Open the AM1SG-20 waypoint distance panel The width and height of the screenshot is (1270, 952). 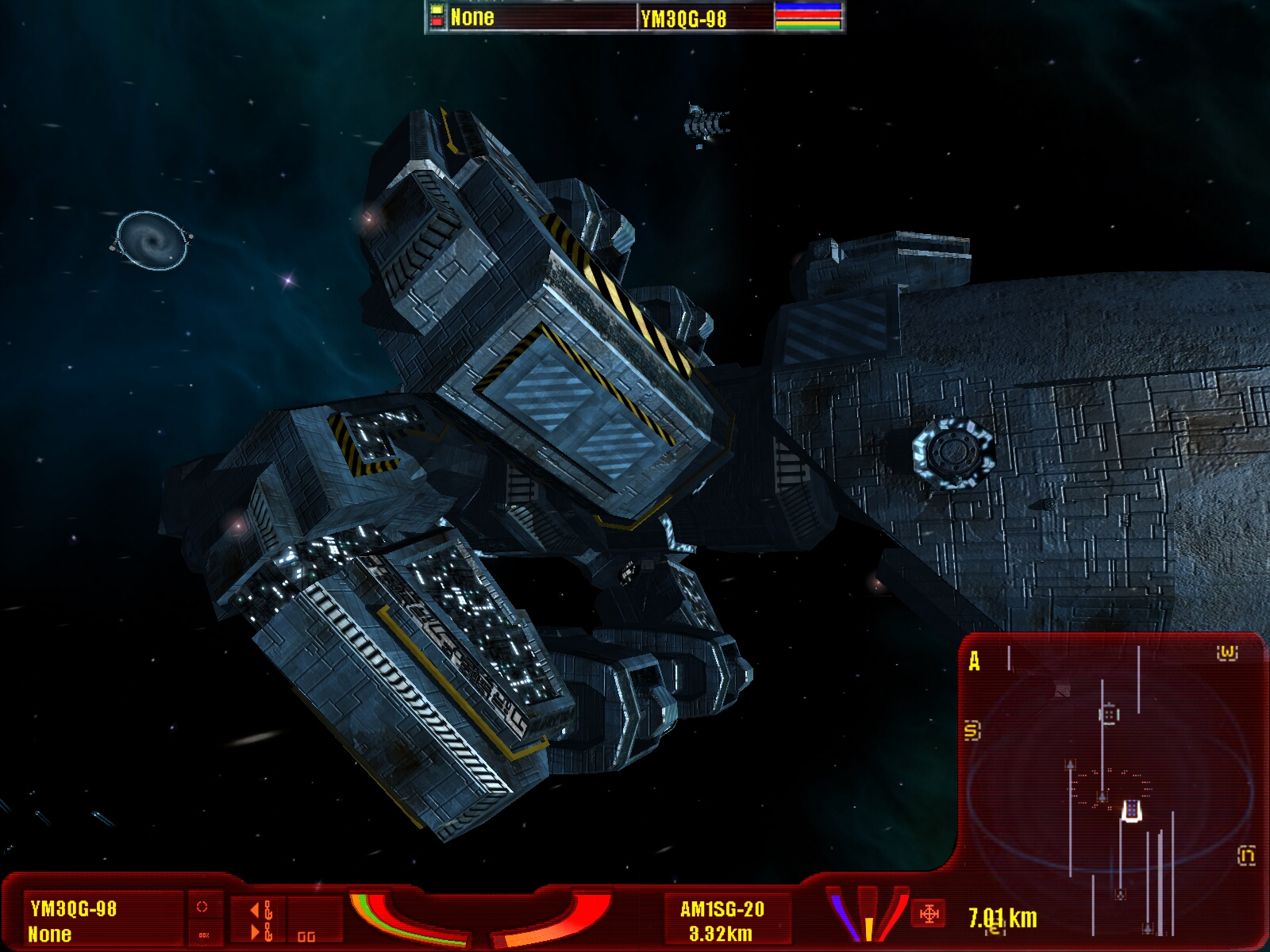click(x=722, y=920)
